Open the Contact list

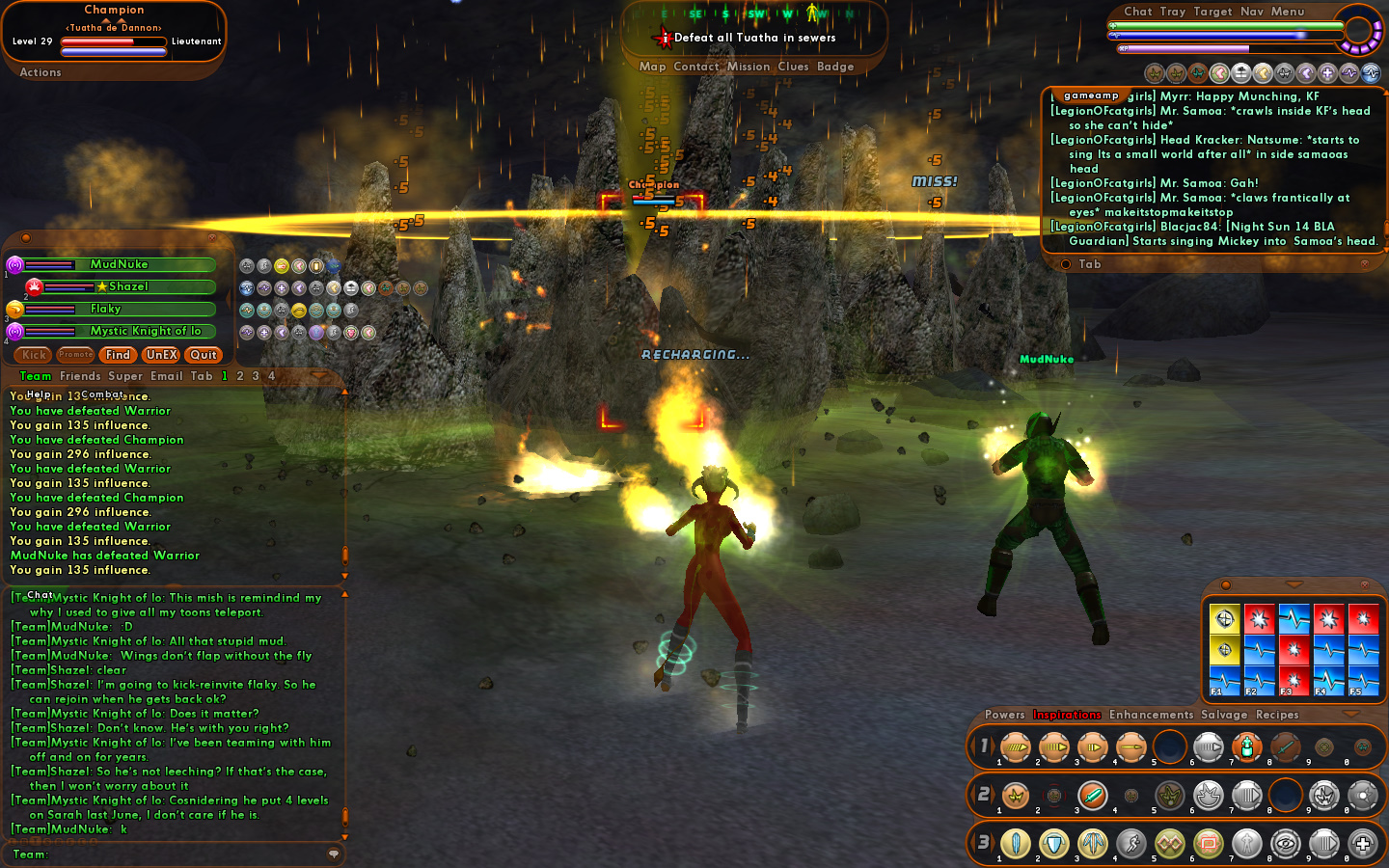[696, 67]
